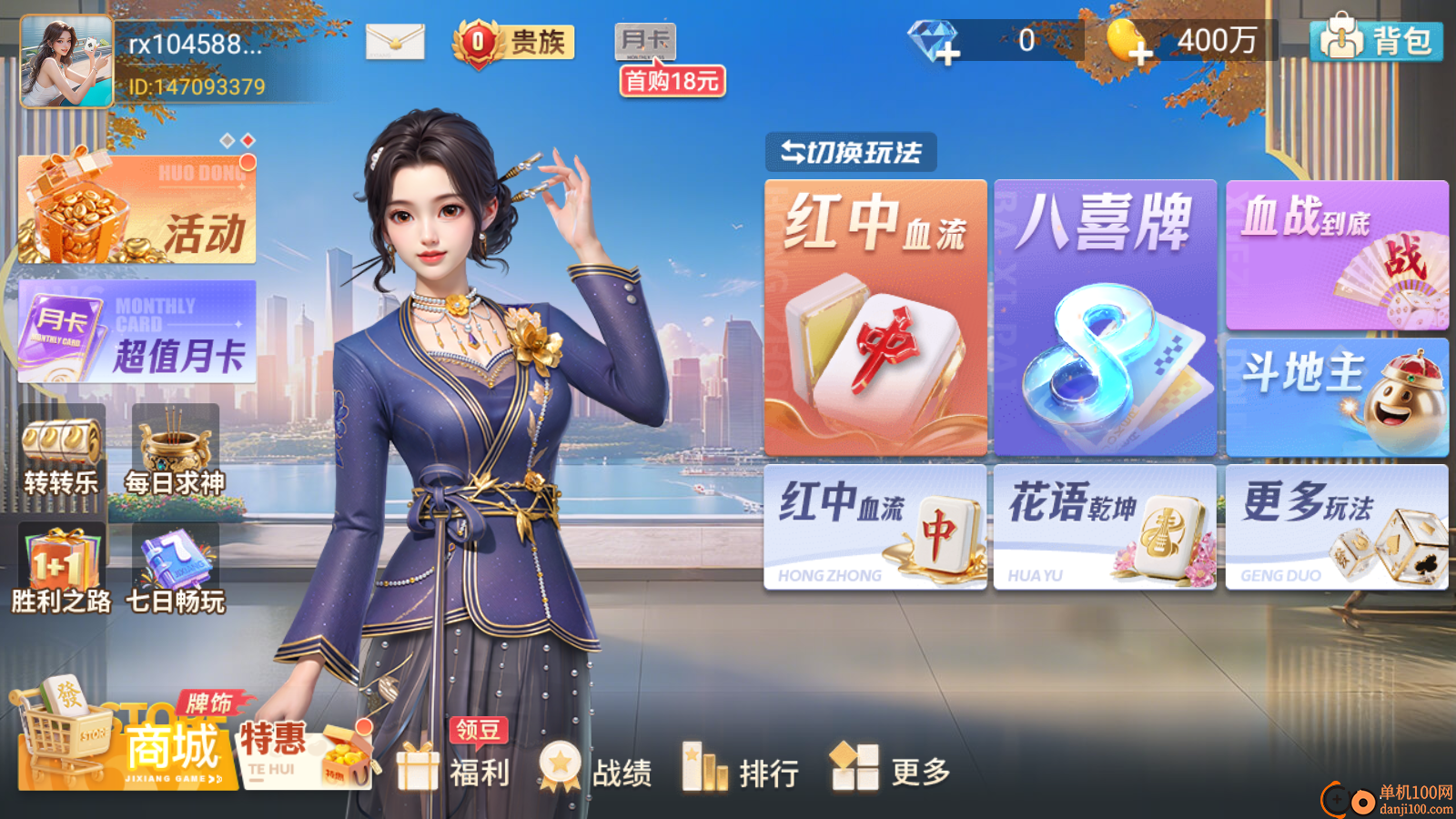
Task: Open the 贵族 (nobility) panel
Action: pos(512,41)
